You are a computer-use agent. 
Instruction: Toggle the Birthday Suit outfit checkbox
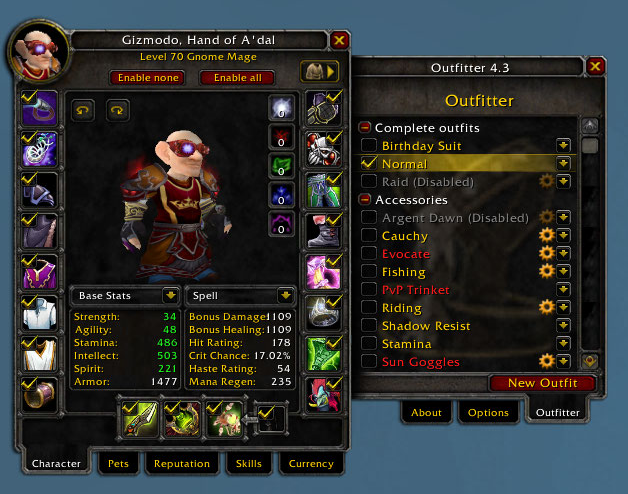point(369,146)
